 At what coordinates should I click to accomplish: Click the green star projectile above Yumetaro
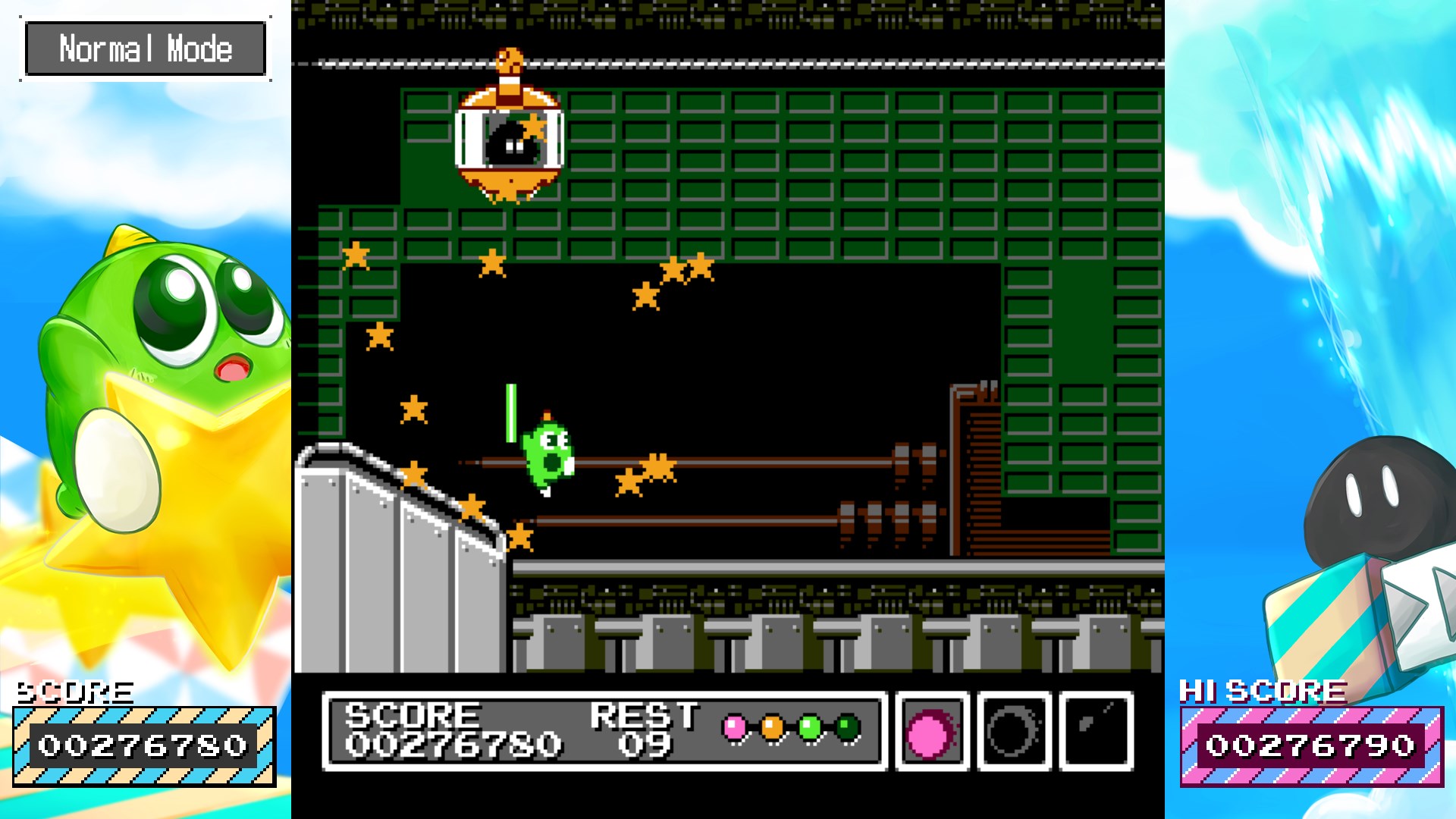tap(513, 413)
